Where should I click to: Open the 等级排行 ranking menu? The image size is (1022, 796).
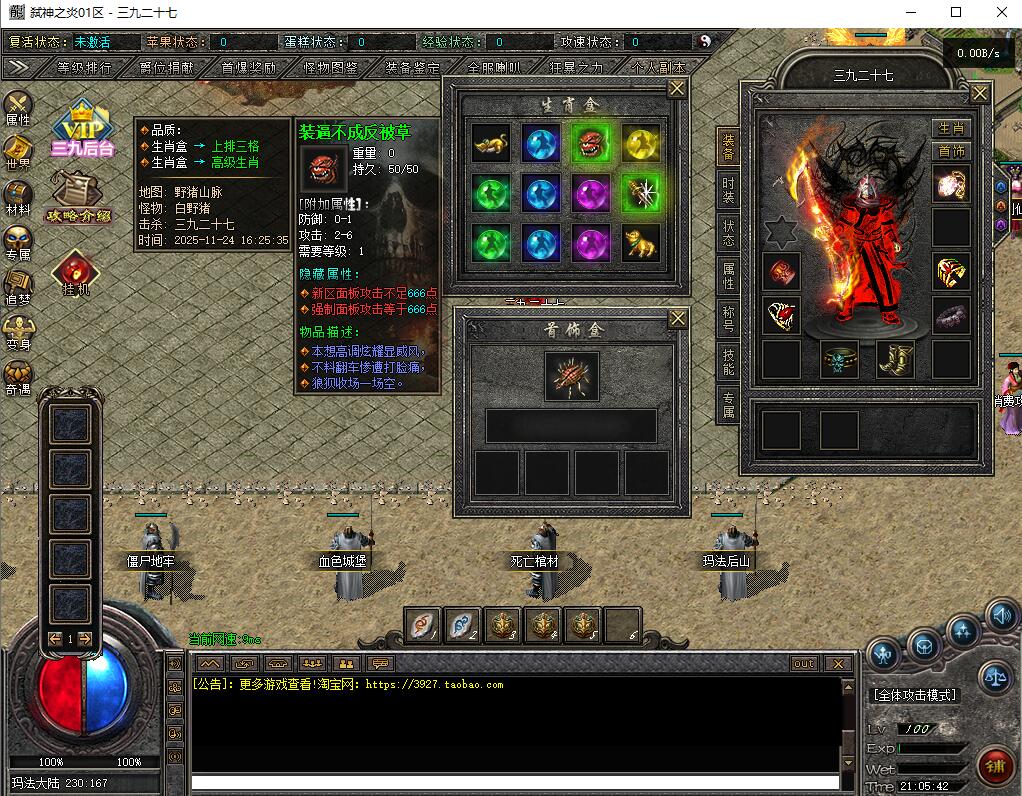[84, 68]
